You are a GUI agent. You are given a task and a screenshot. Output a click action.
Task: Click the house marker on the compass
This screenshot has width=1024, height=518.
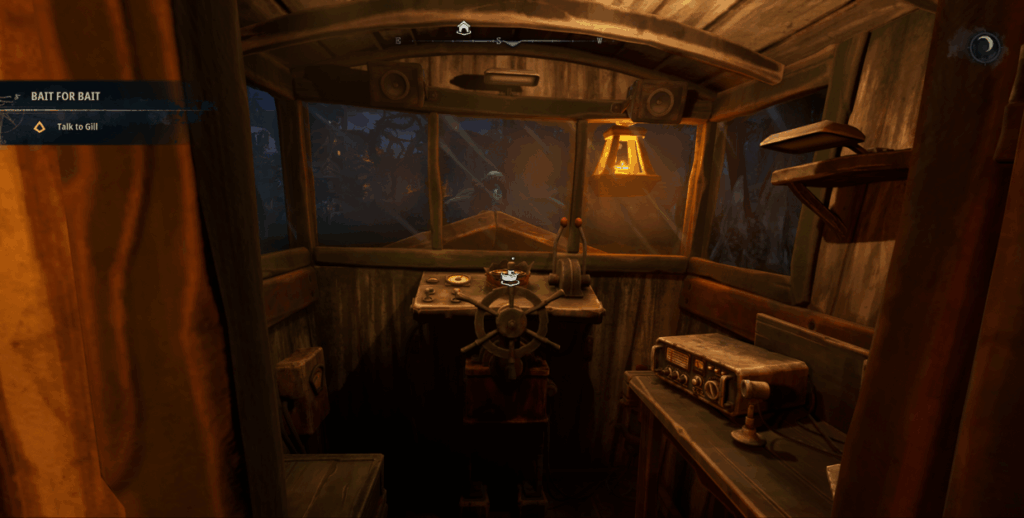point(463,28)
